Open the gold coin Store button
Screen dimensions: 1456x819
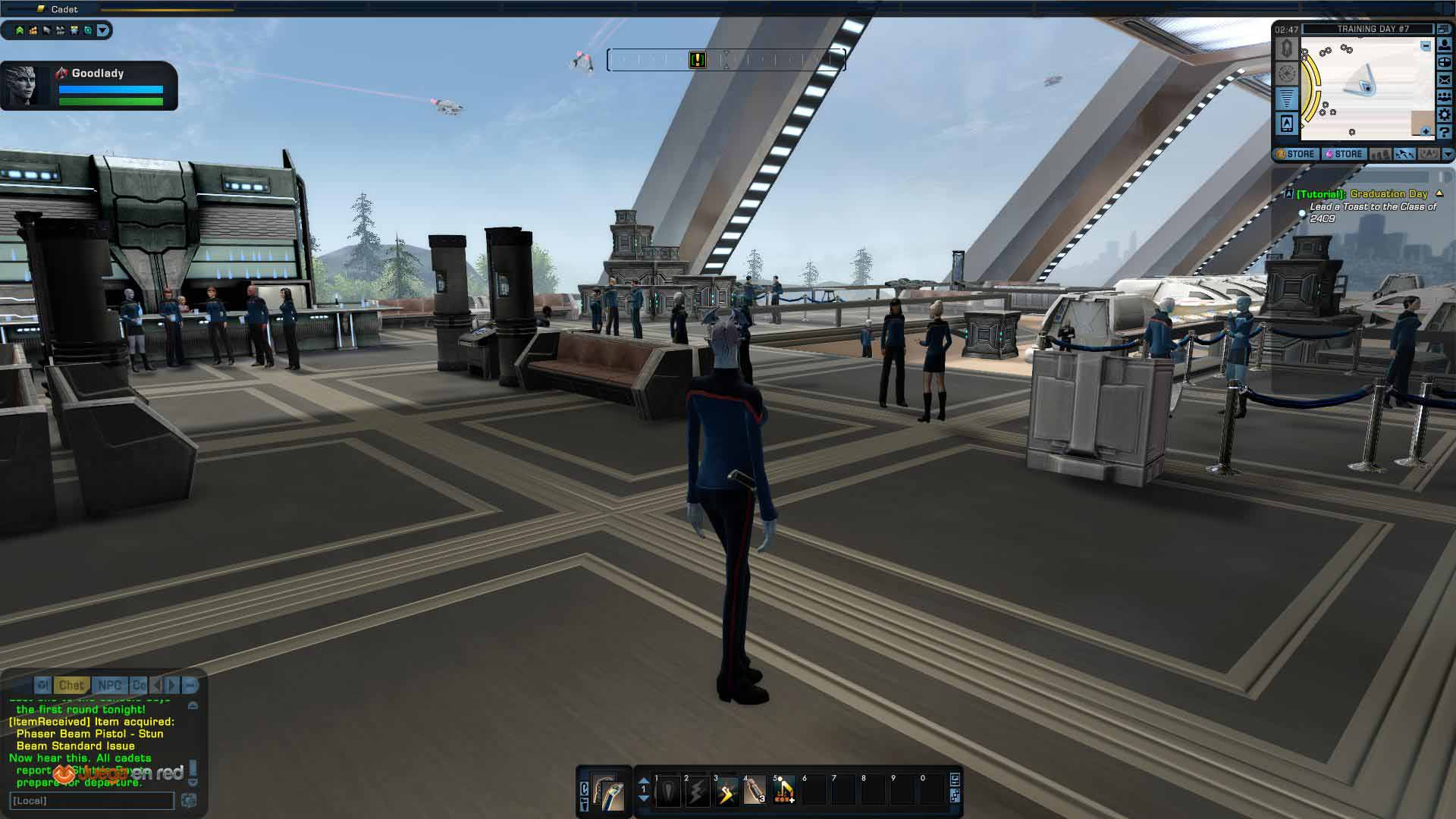[1296, 154]
